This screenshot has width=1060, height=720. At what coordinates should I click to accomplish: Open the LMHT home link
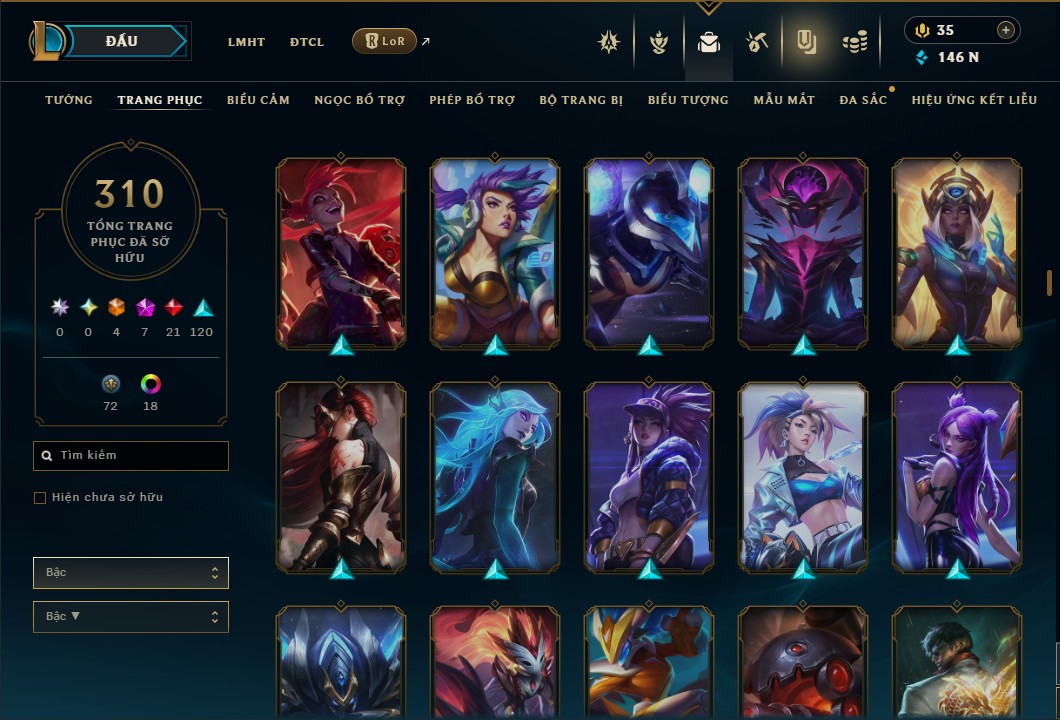[x=246, y=42]
